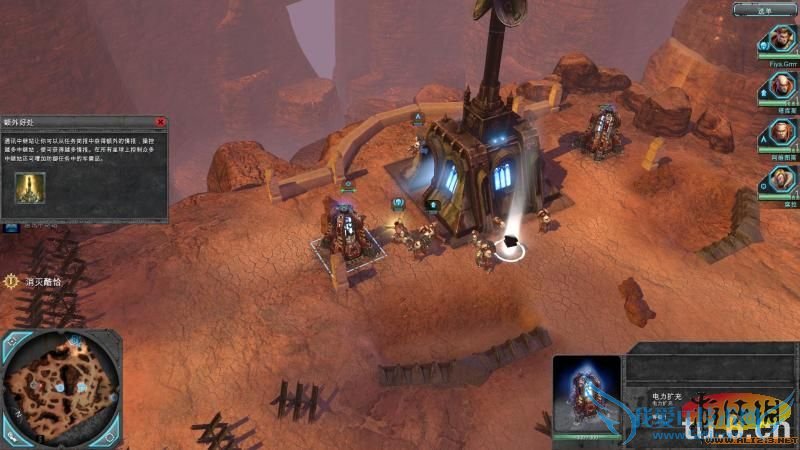
Task: Select the fourth blond hero portrait
Action: [x=780, y=180]
